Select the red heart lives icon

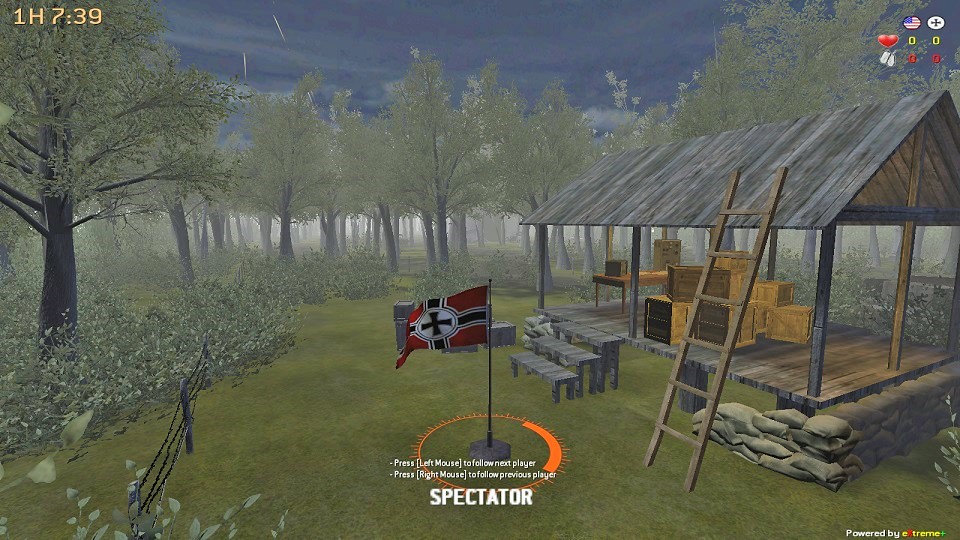coord(887,41)
